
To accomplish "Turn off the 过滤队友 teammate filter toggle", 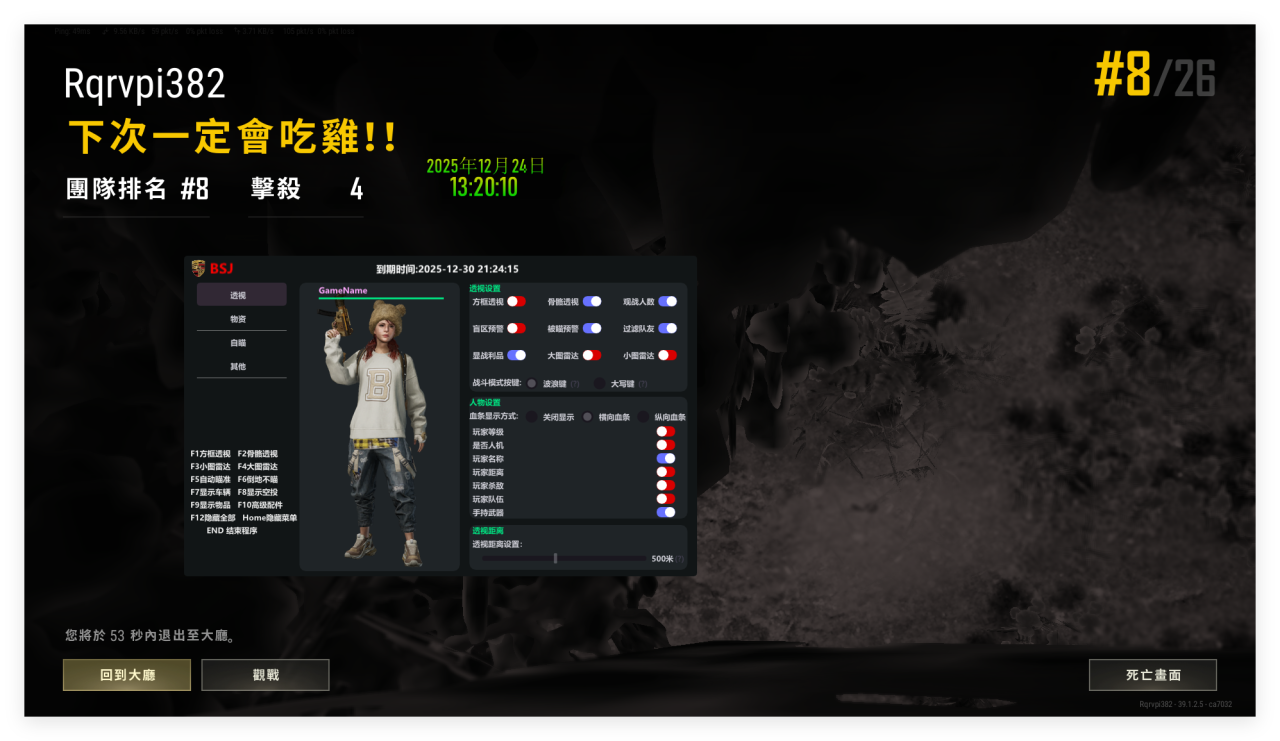I will tap(666, 330).
